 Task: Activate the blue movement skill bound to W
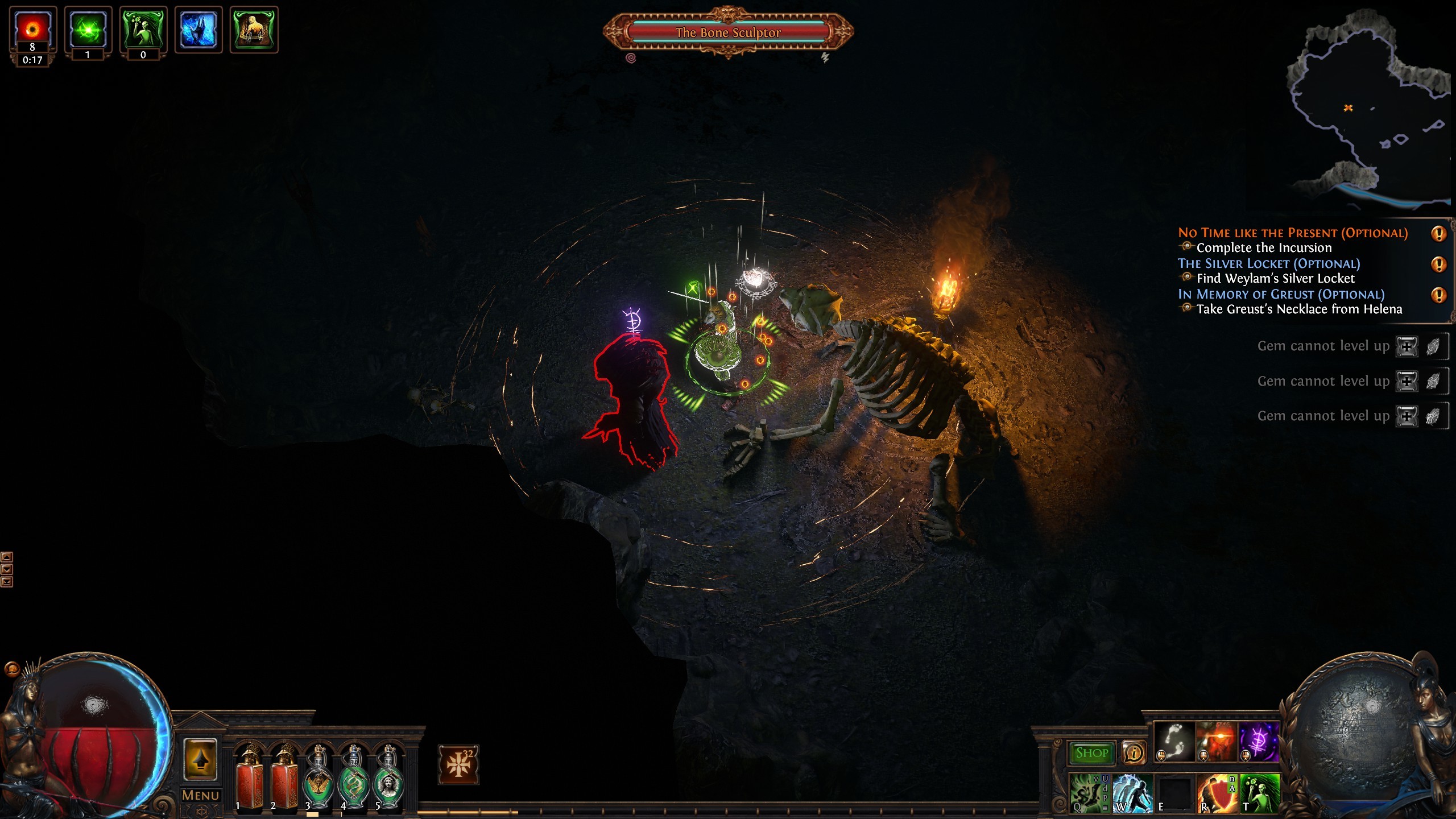(1133, 795)
